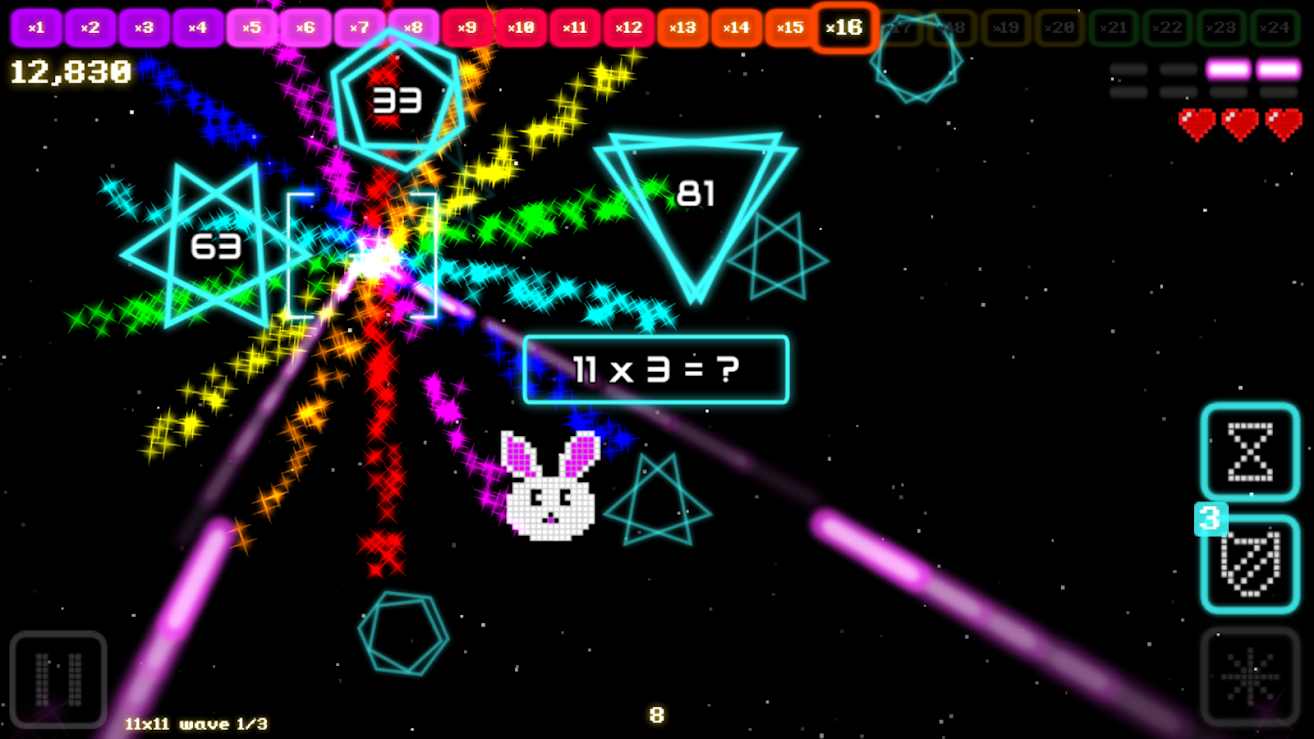Toggle the first dim energy bar segment
Image resolution: width=1314 pixels, height=739 pixels.
(1128, 68)
